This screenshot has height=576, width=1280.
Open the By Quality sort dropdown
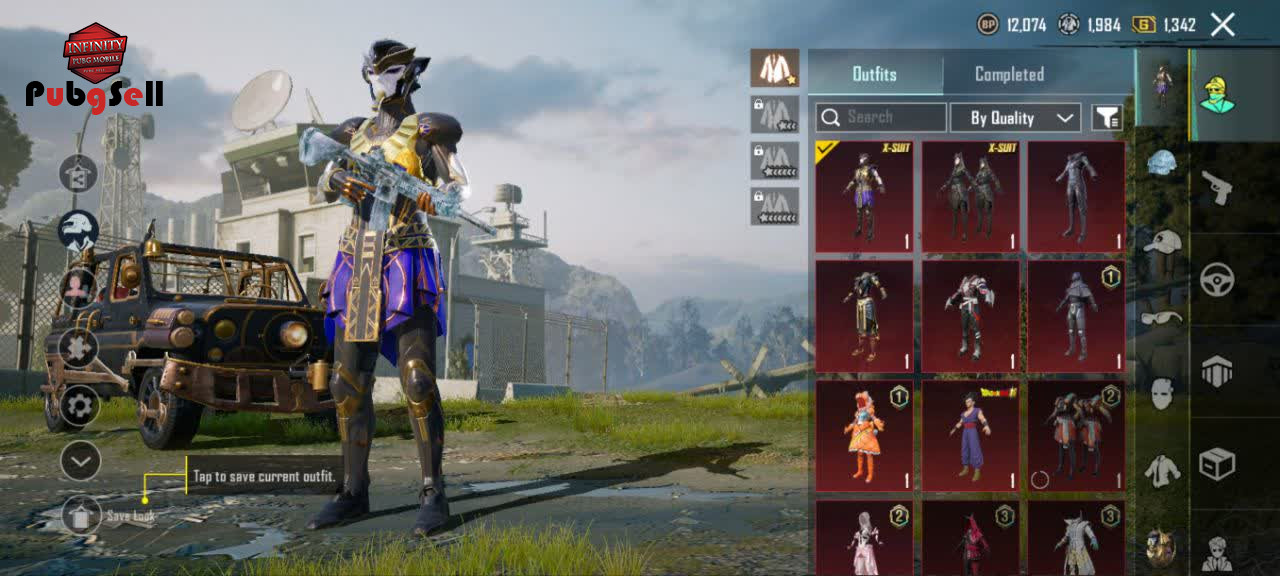(x=1015, y=118)
